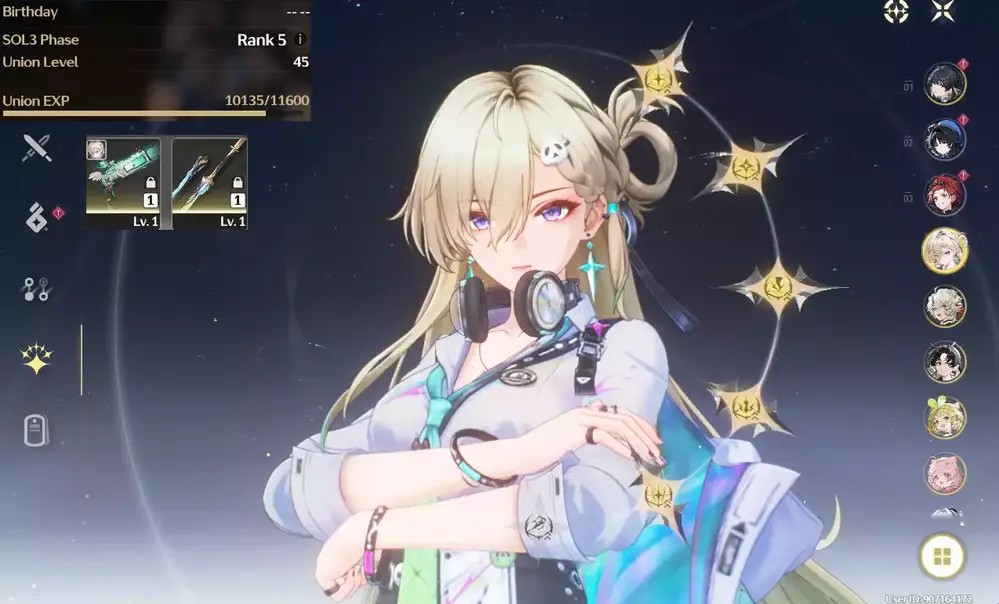Open the Forte skill tree tab
This screenshot has width=999, height=604.
[37, 290]
